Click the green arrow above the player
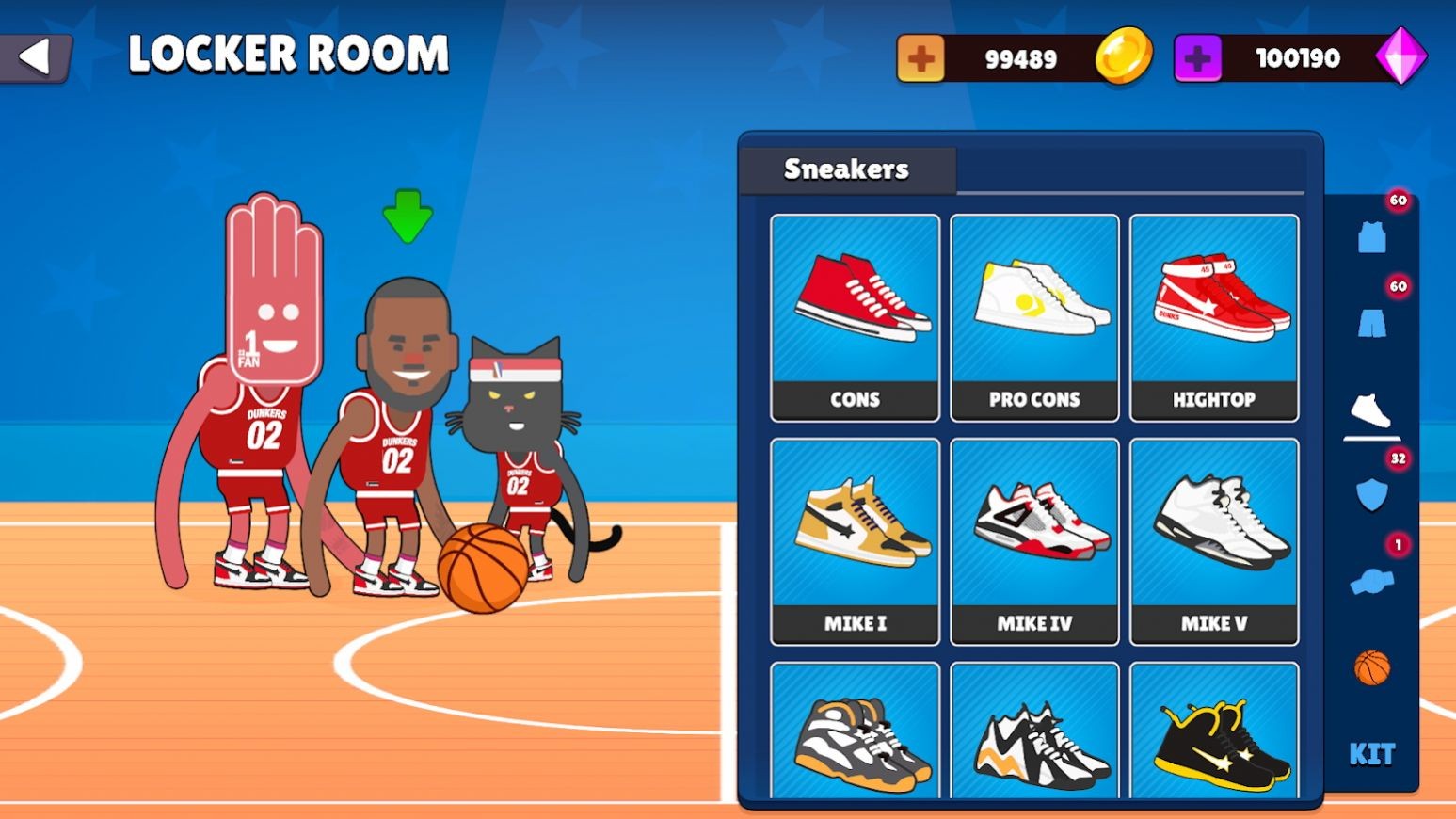The image size is (1456, 819). (408, 216)
